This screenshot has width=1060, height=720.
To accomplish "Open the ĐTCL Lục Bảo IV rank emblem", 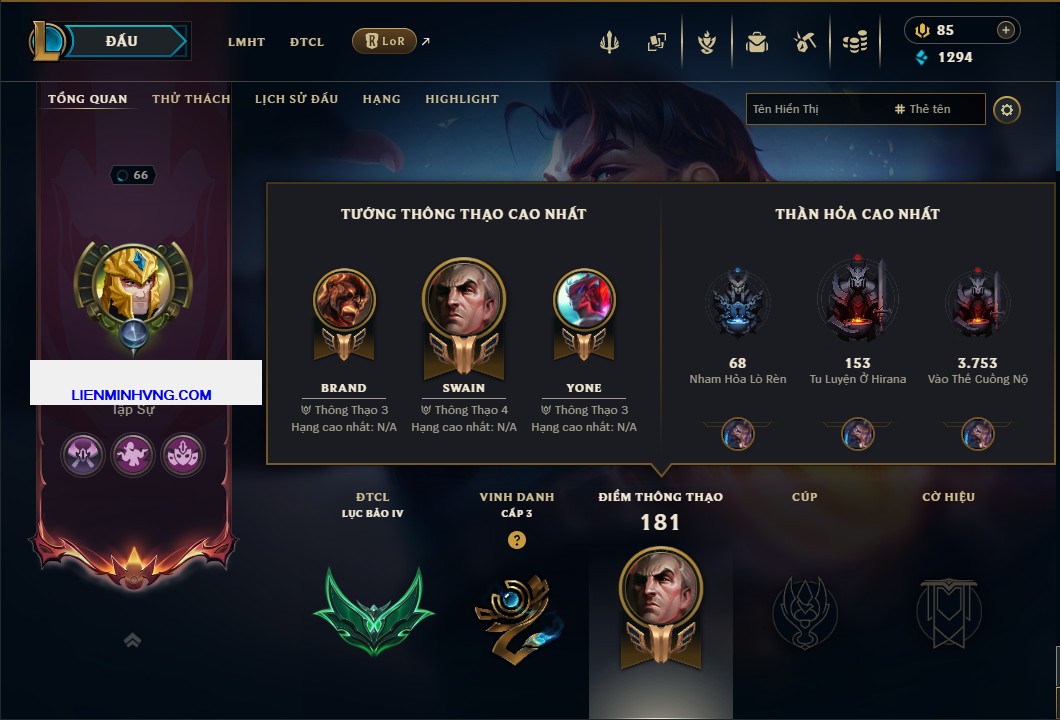I will 373,610.
